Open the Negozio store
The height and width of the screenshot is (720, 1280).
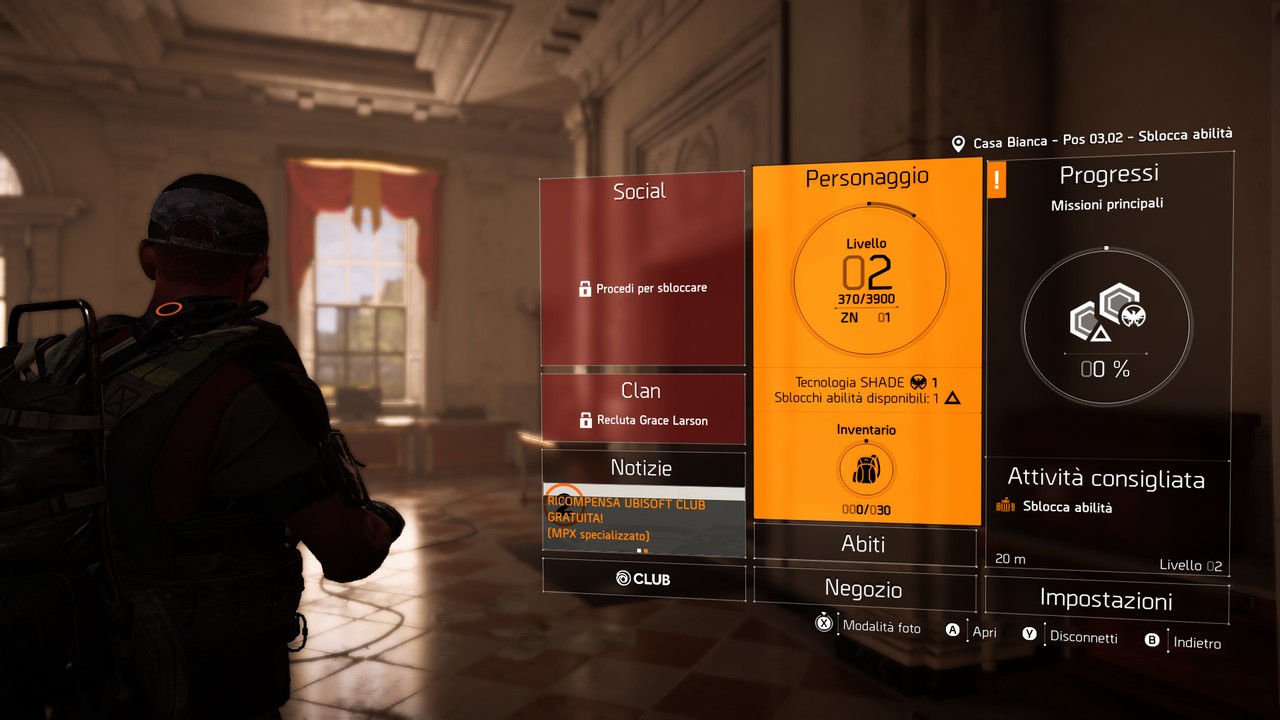864,589
